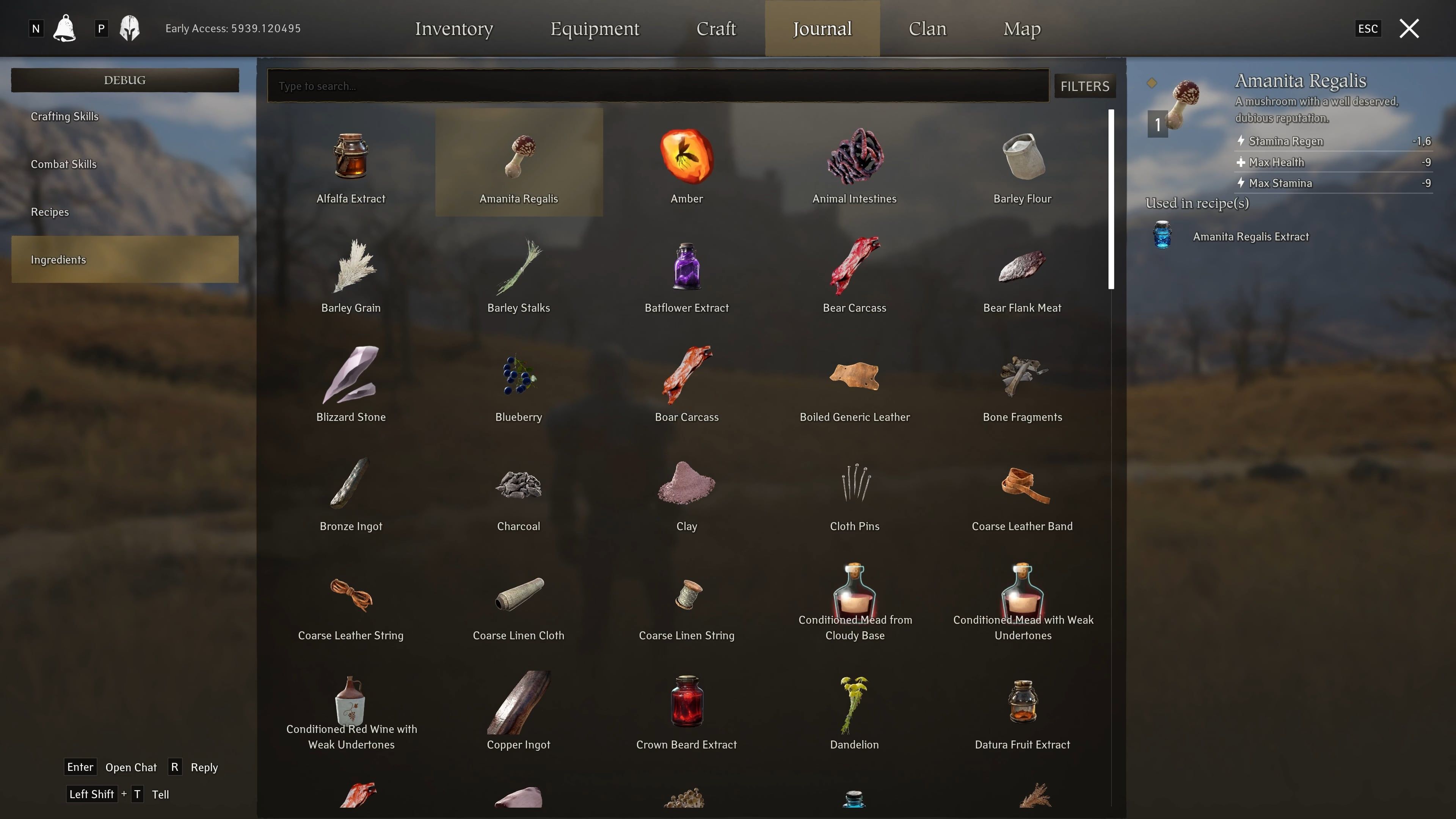Viewport: 1456px width, 819px height.
Task: Choose the Blueberry ingredient
Action: pos(518,383)
